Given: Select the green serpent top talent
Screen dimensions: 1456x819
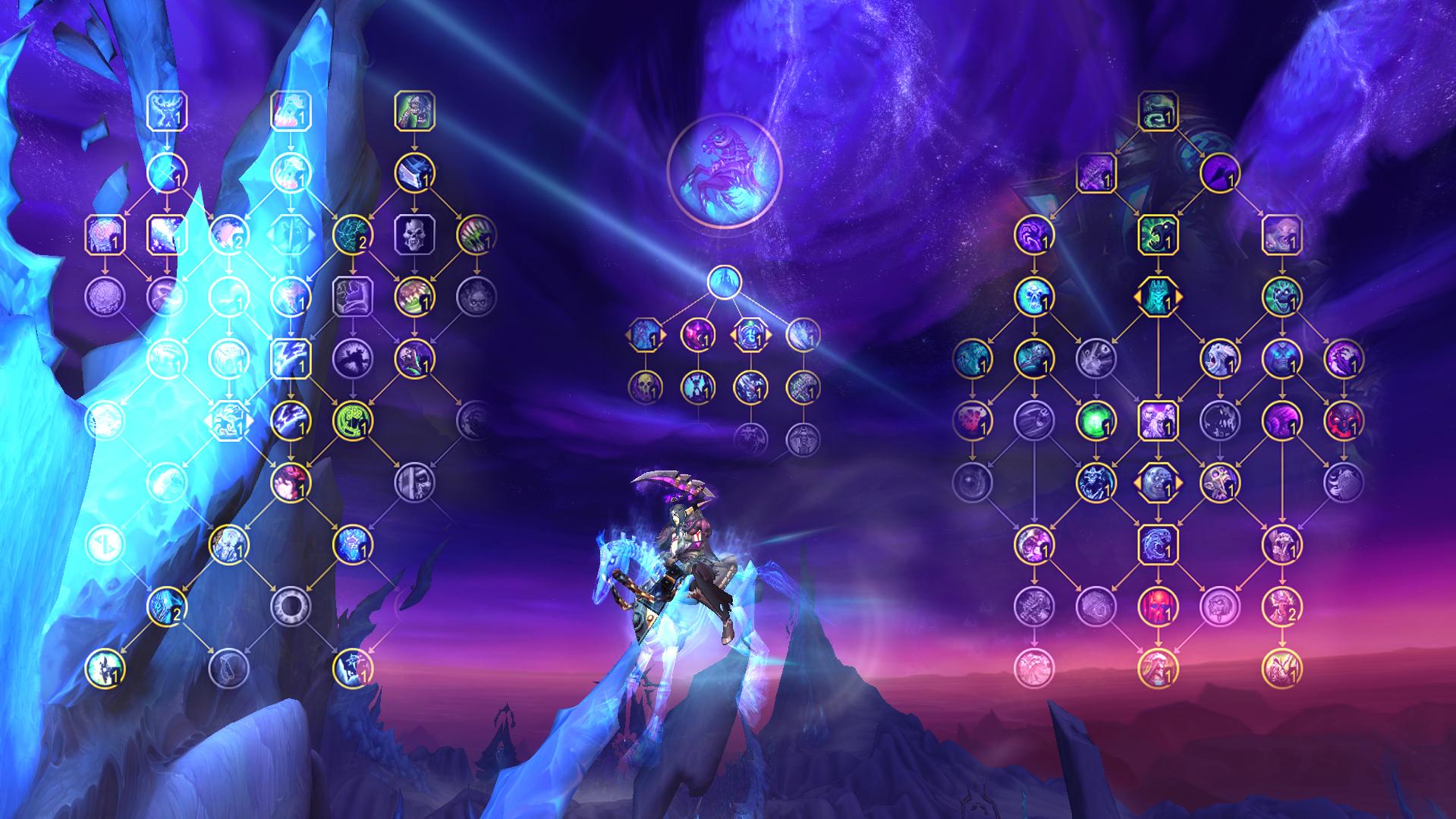Looking at the screenshot, I should (1158, 111).
